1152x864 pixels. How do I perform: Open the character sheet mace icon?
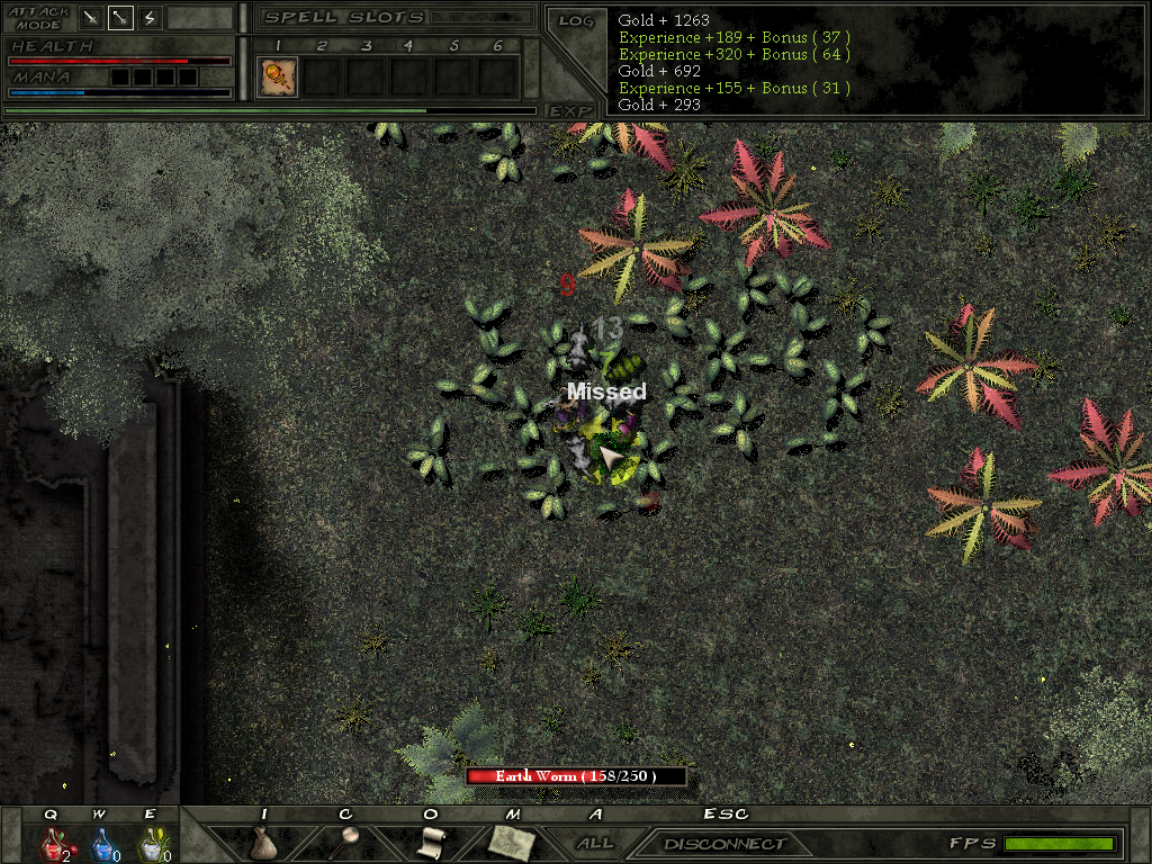[x=347, y=841]
